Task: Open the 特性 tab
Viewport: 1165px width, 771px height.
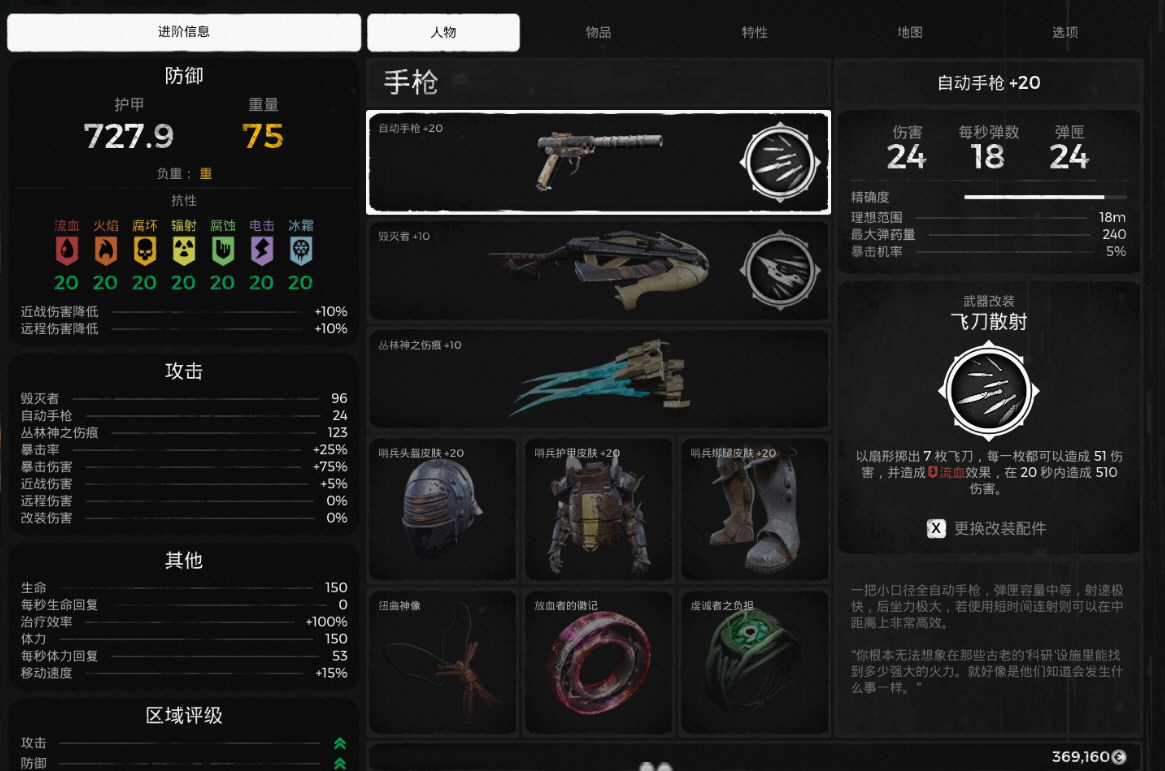Action: tap(754, 32)
